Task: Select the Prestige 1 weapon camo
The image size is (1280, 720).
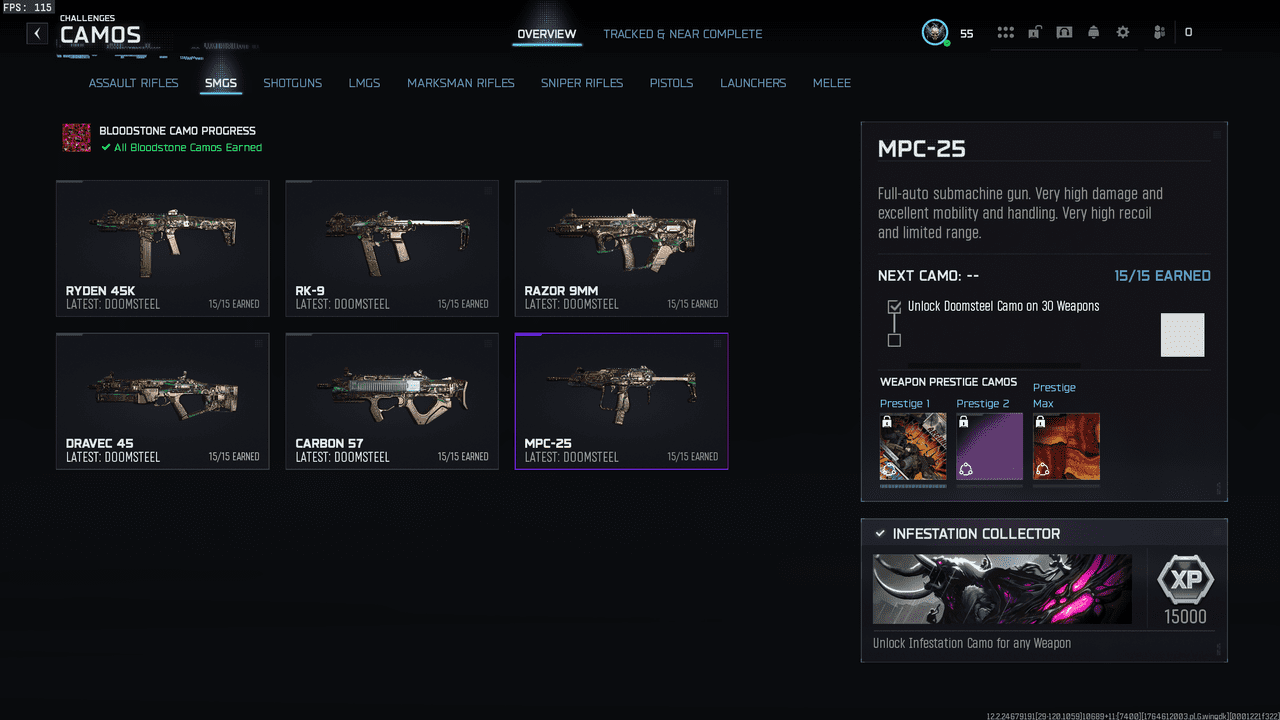Action: click(x=912, y=446)
